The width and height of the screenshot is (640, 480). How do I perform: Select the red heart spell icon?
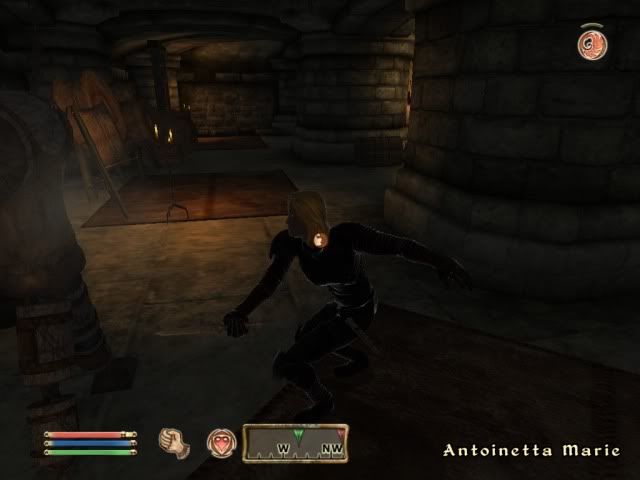(220, 441)
